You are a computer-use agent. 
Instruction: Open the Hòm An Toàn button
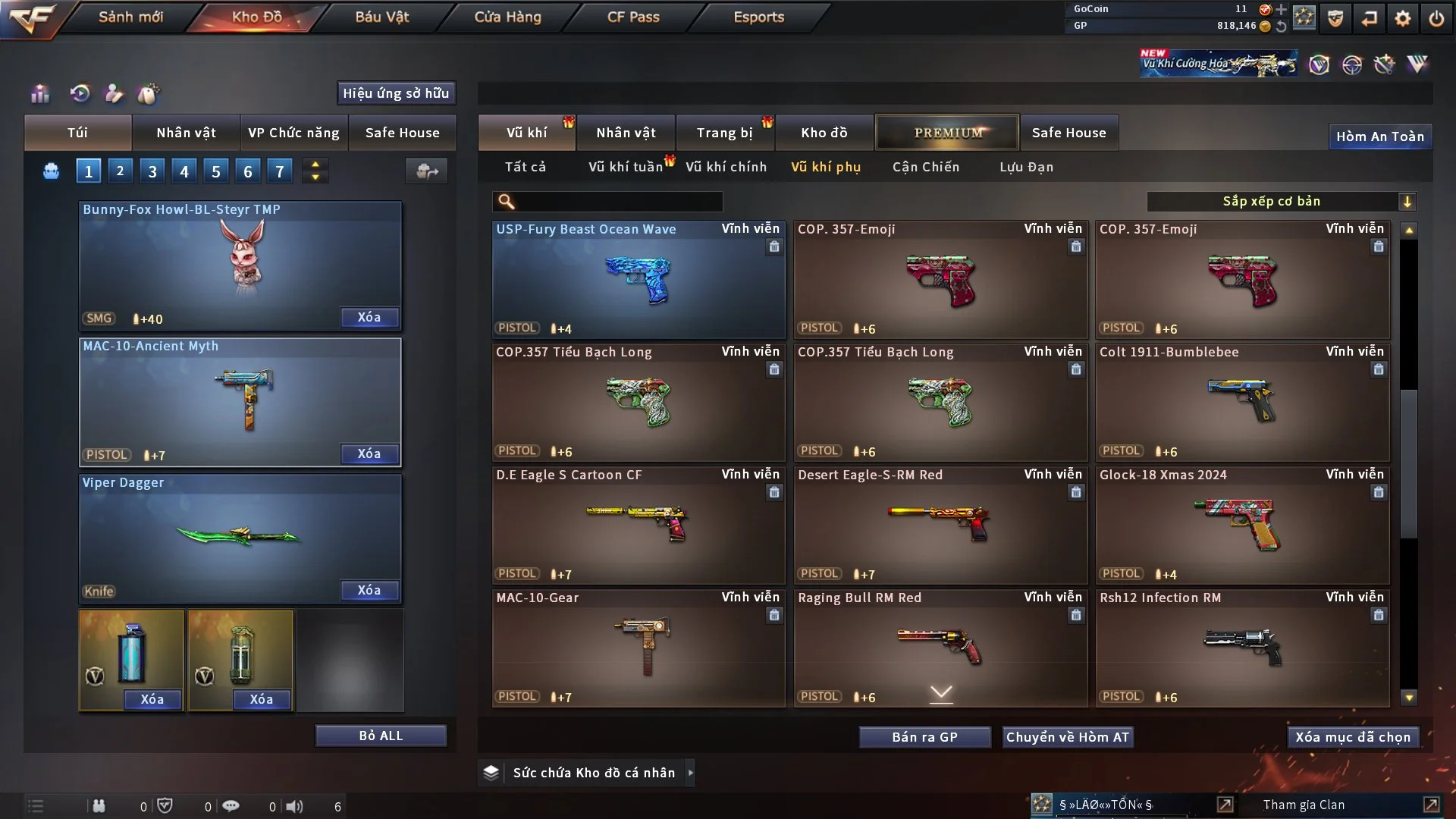tap(1379, 136)
